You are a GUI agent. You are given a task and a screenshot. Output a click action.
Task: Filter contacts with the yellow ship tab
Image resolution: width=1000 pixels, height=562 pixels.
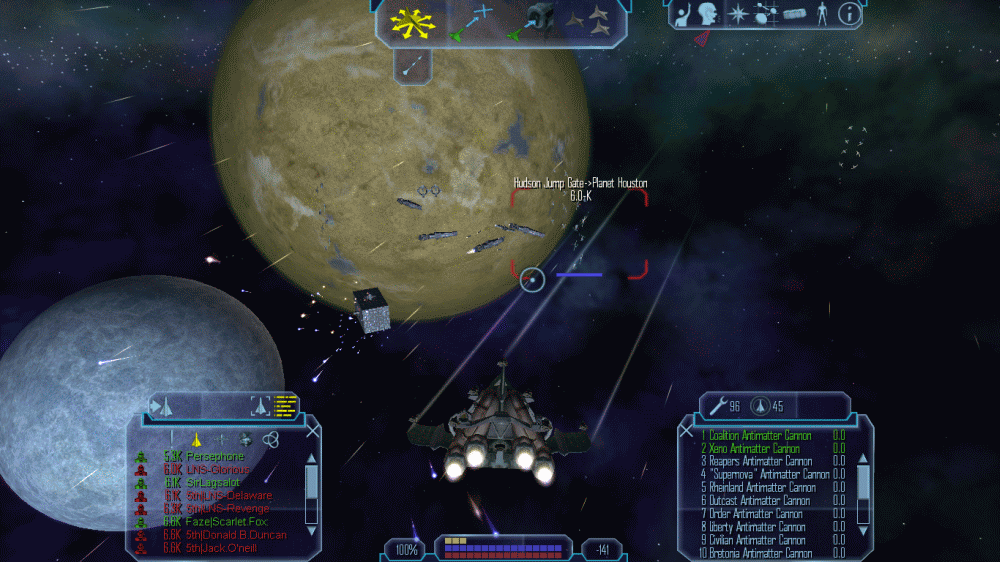197,438
